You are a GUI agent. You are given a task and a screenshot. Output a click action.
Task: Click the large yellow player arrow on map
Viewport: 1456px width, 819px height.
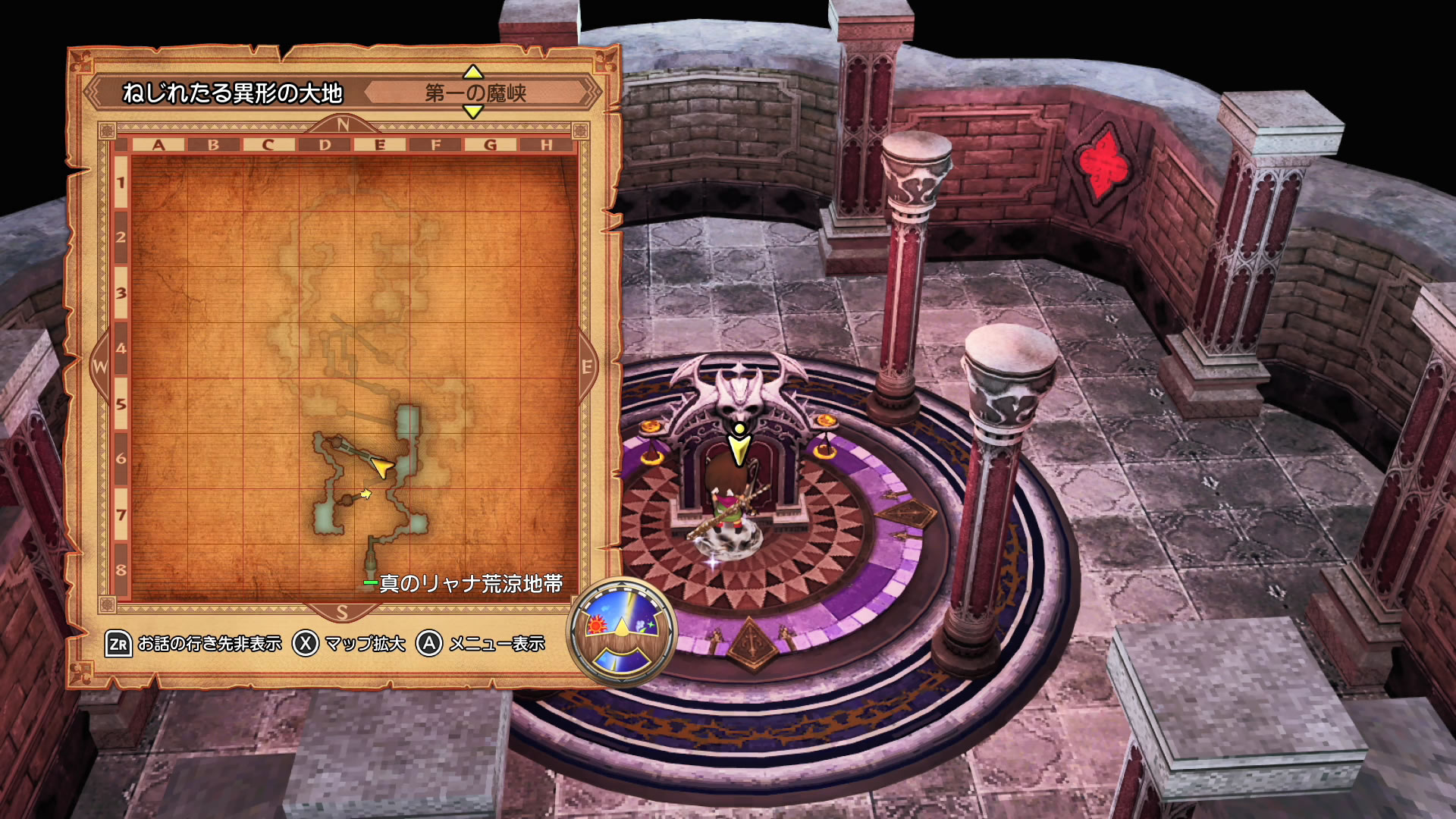point(383,467)
